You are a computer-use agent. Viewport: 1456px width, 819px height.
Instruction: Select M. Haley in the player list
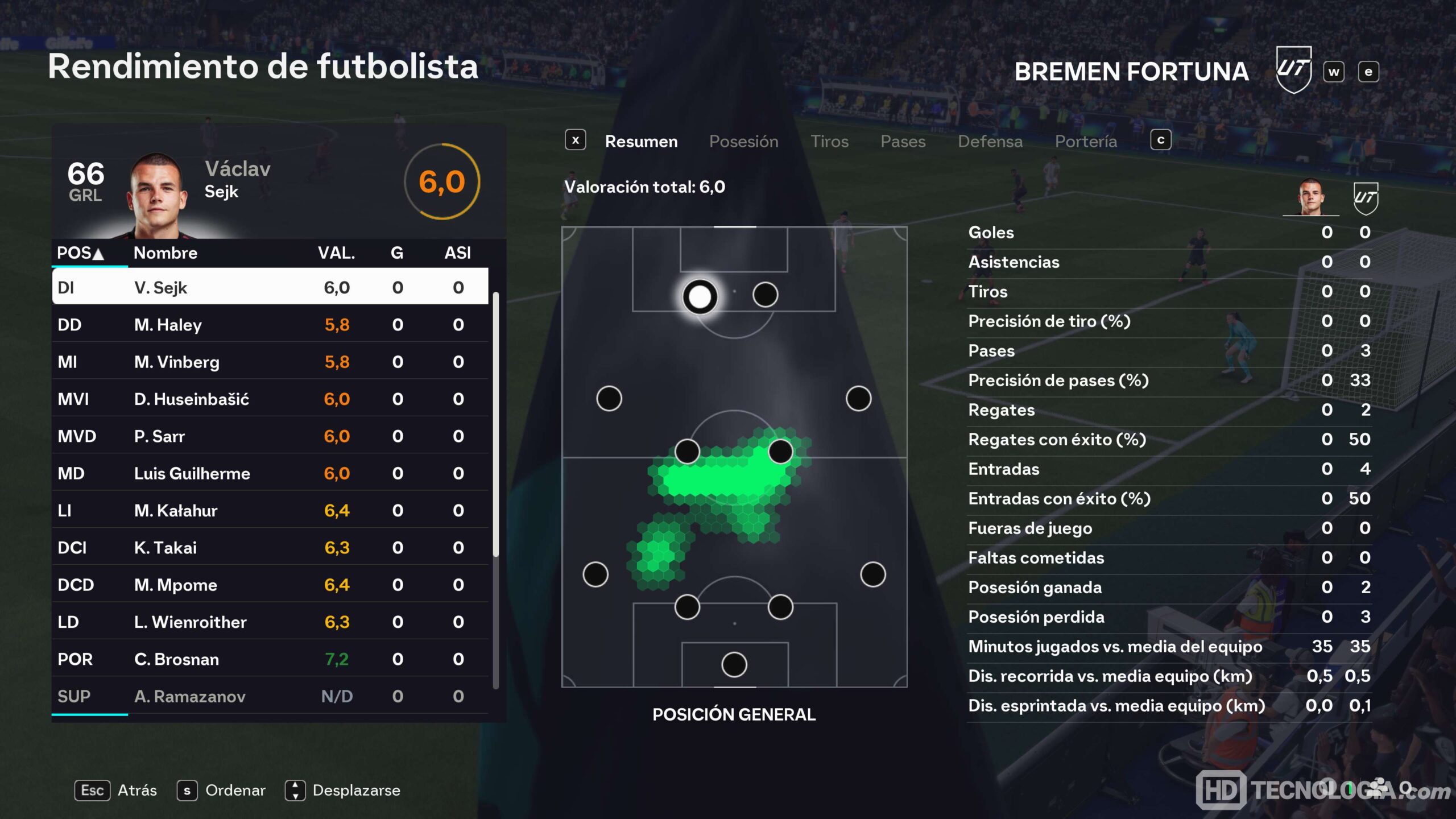click(x=270, y=325)
